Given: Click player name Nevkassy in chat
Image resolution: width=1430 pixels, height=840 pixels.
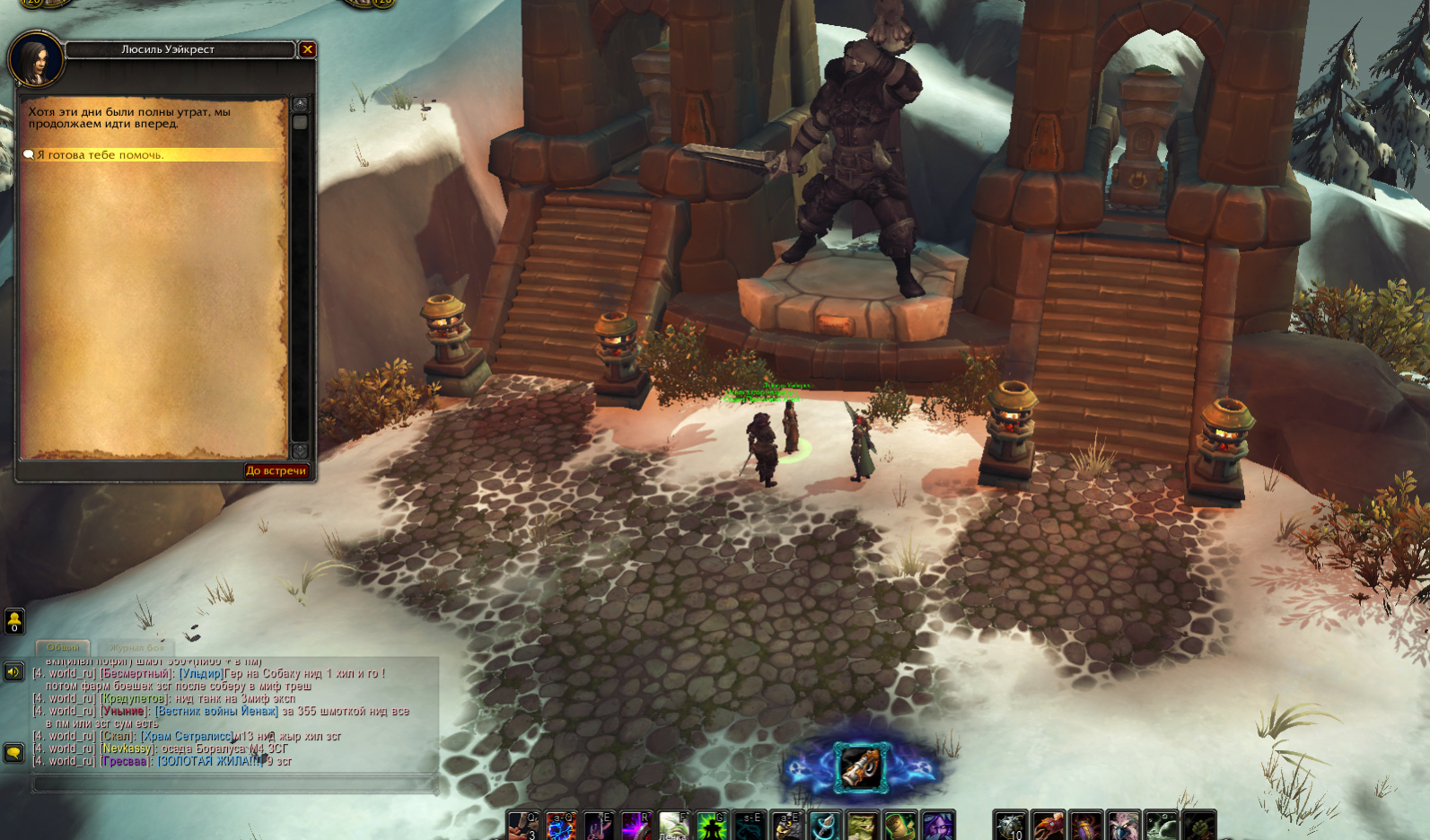Looking at the screenshot, I should pos(127,748).
